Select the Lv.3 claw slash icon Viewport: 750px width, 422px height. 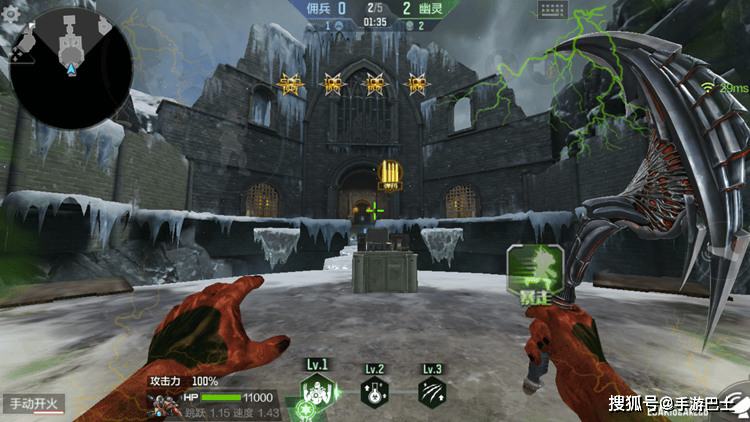(x=432, y=392)
